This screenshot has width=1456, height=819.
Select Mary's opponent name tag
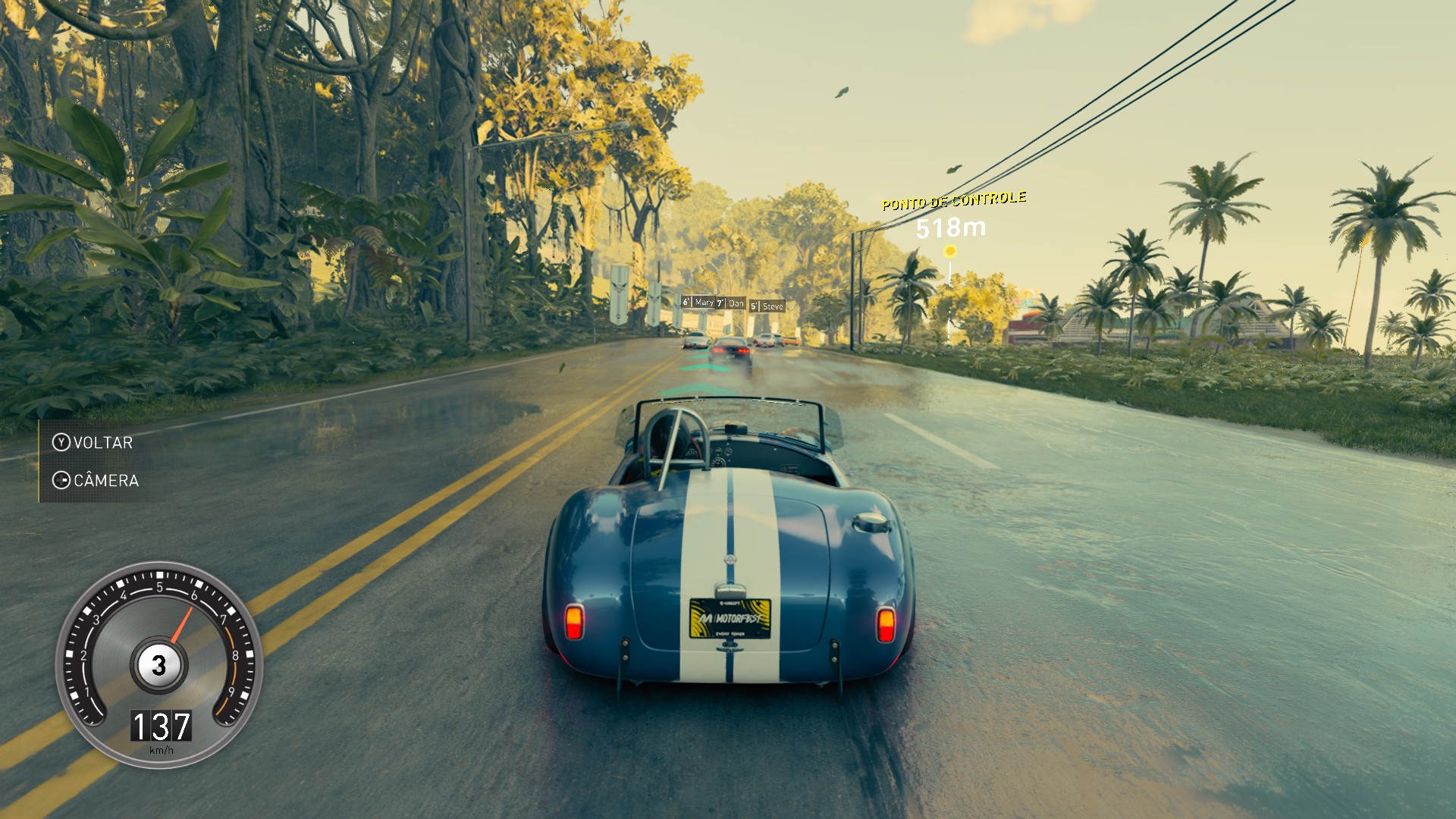698,303
